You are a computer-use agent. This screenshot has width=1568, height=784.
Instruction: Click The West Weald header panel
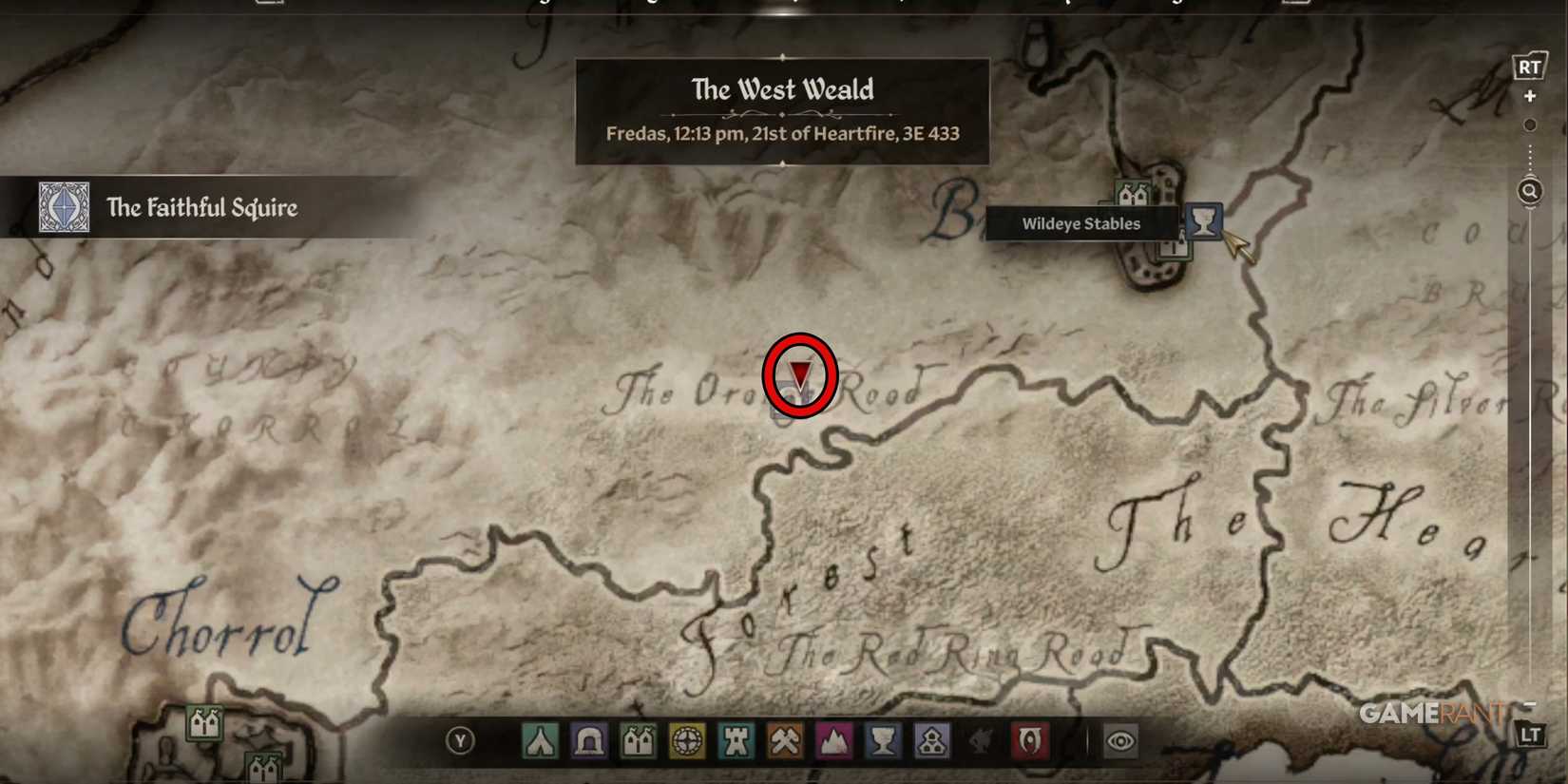782,110
